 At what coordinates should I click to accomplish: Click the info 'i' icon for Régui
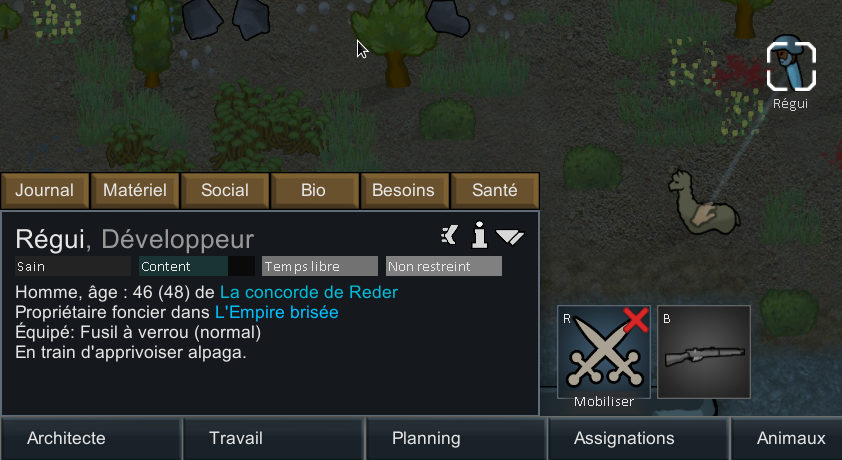click(480, 236)
